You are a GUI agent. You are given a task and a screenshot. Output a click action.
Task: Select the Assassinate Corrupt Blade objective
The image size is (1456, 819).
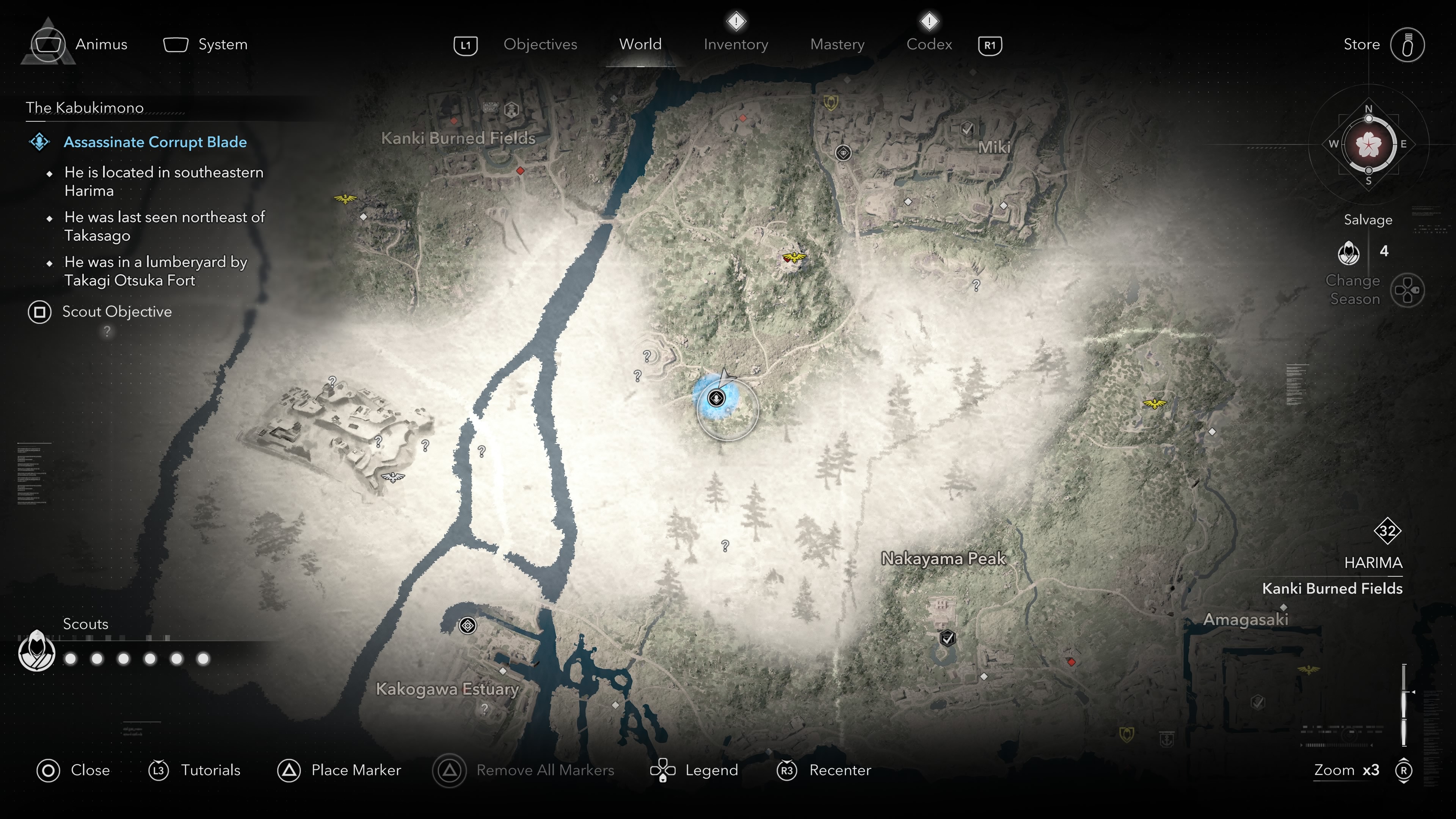(155, 143)
